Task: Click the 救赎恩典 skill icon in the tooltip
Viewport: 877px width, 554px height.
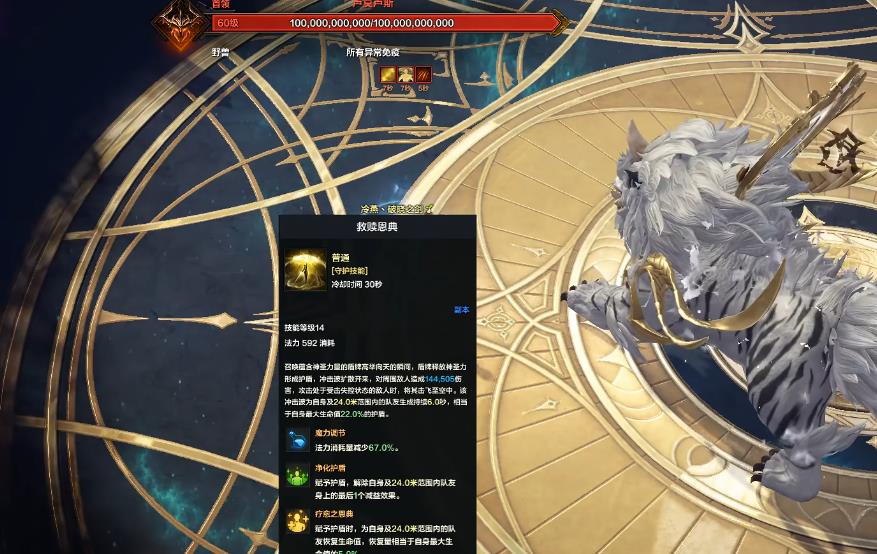Action: click(302, 269)
